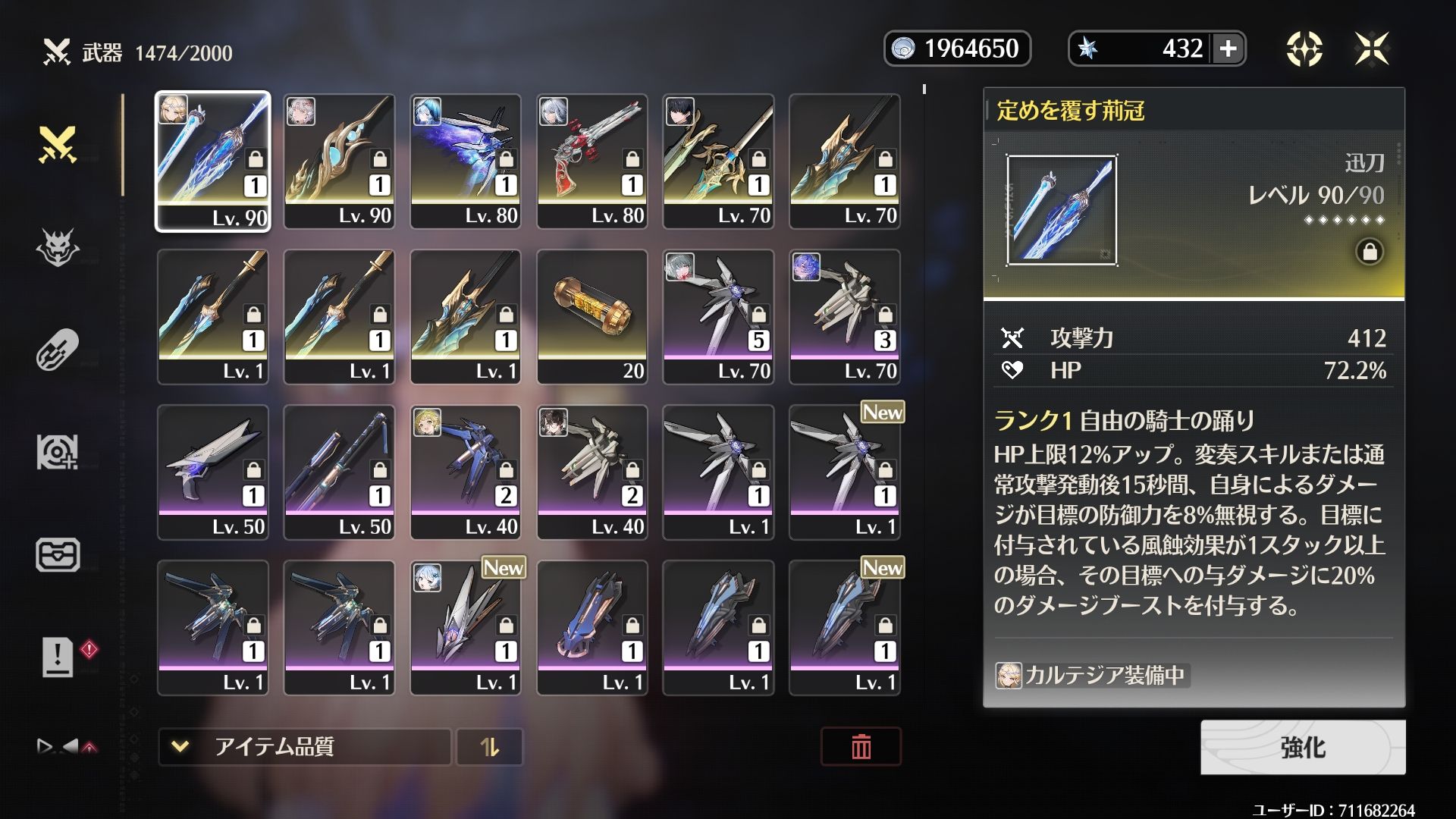Screen dimensions: 1456x819
Task: Select the selected Lv. 90 blue sword slot
Action: [x=212, y=161]
